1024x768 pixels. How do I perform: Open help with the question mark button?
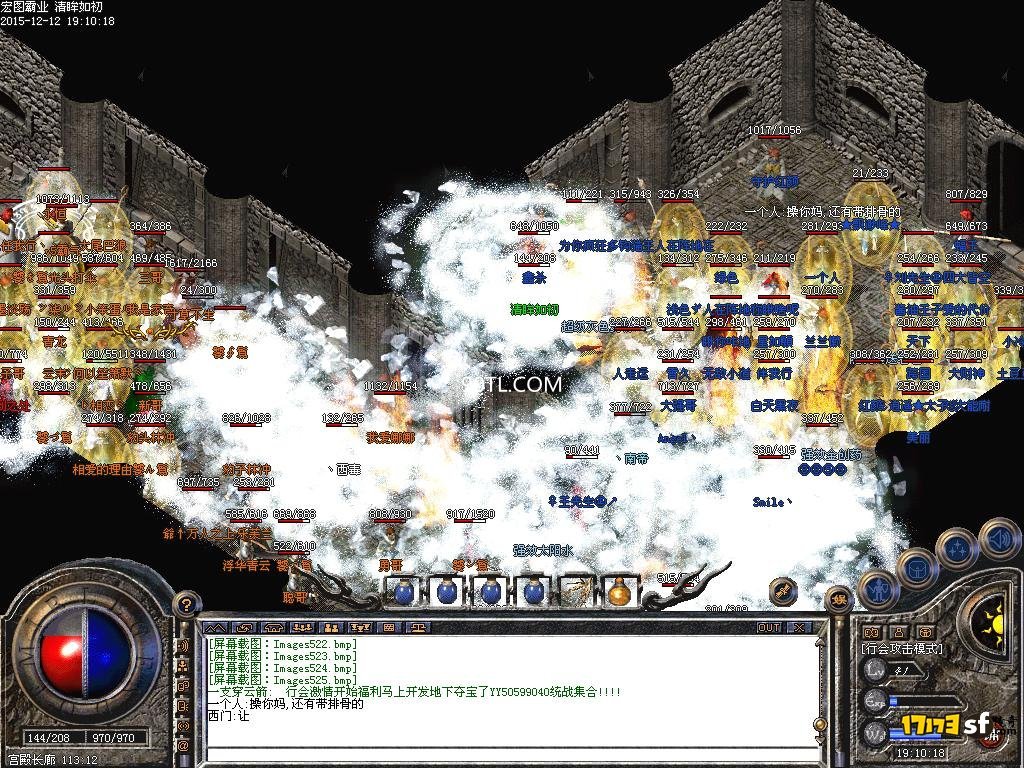[184, 603]
